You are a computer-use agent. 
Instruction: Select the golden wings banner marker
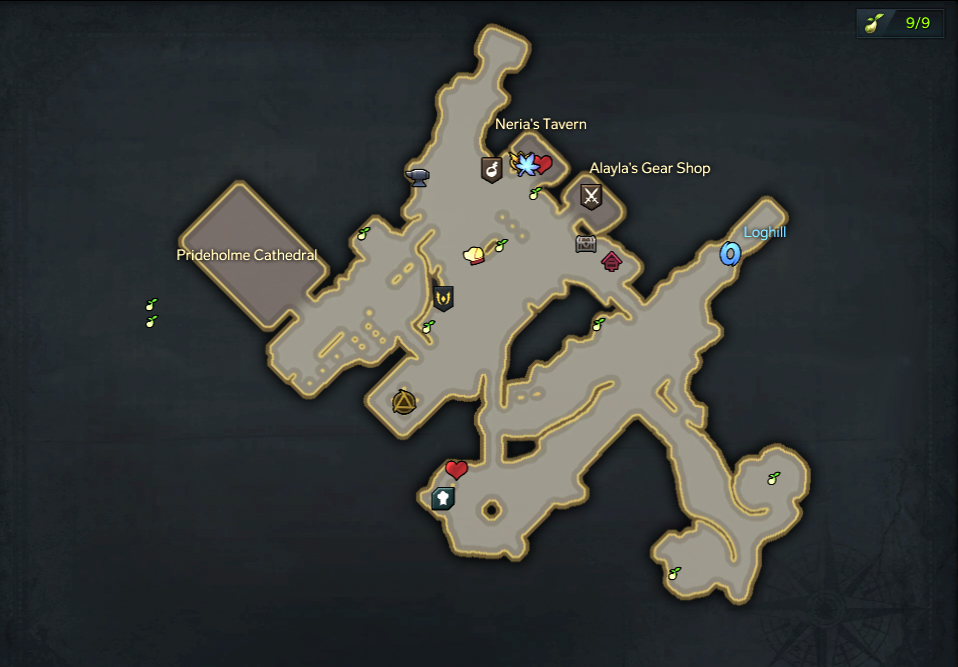[443, 297]
